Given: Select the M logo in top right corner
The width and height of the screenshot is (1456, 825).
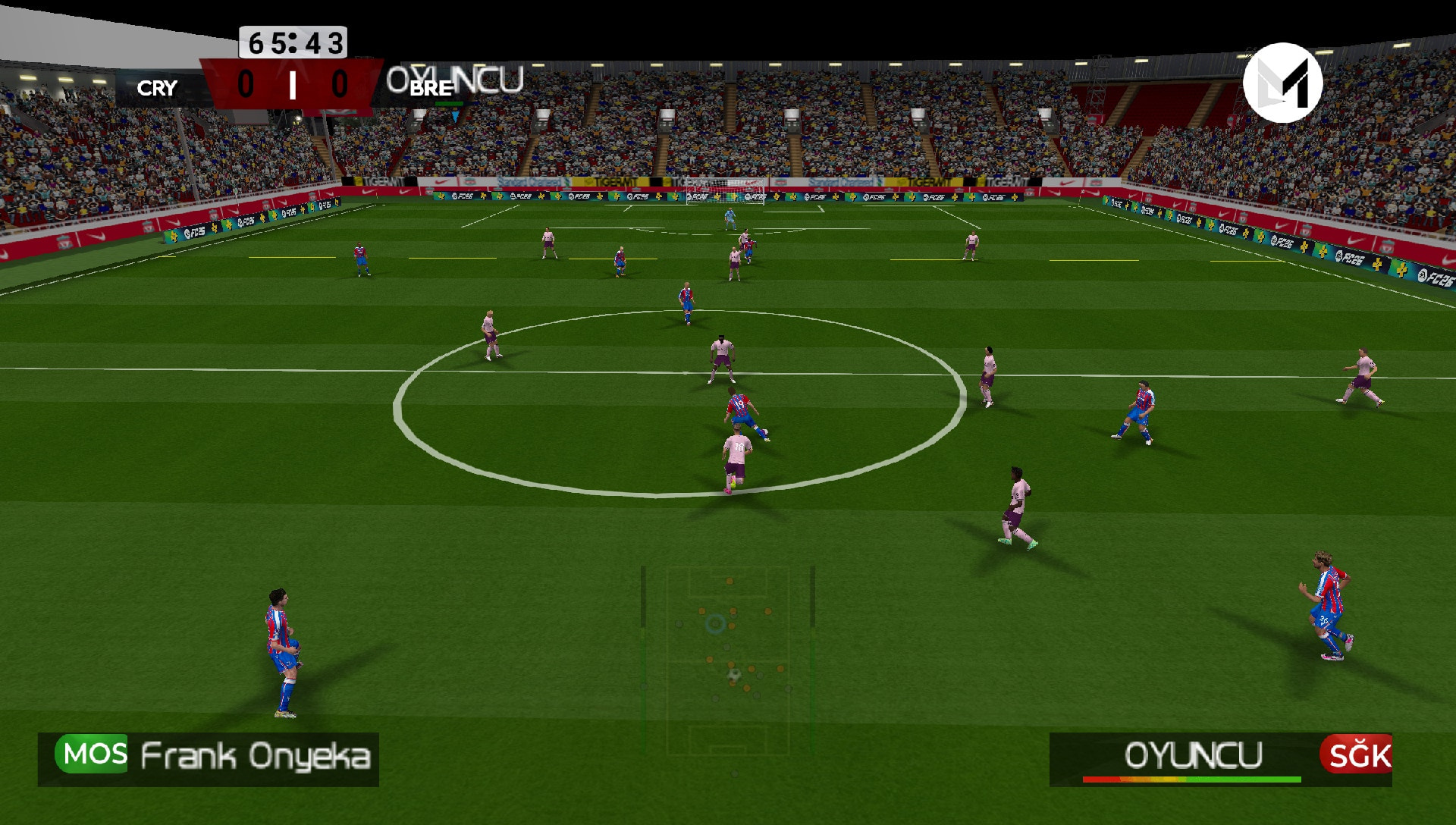Looking at the screenshot, I should pos(1281,83).
